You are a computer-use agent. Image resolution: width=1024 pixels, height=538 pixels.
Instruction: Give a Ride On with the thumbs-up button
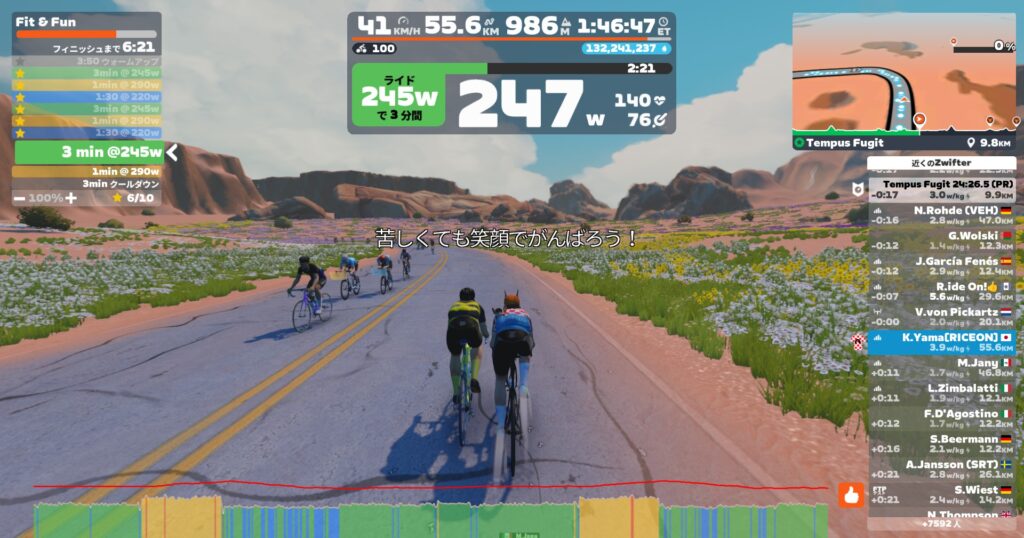(852, 493)
